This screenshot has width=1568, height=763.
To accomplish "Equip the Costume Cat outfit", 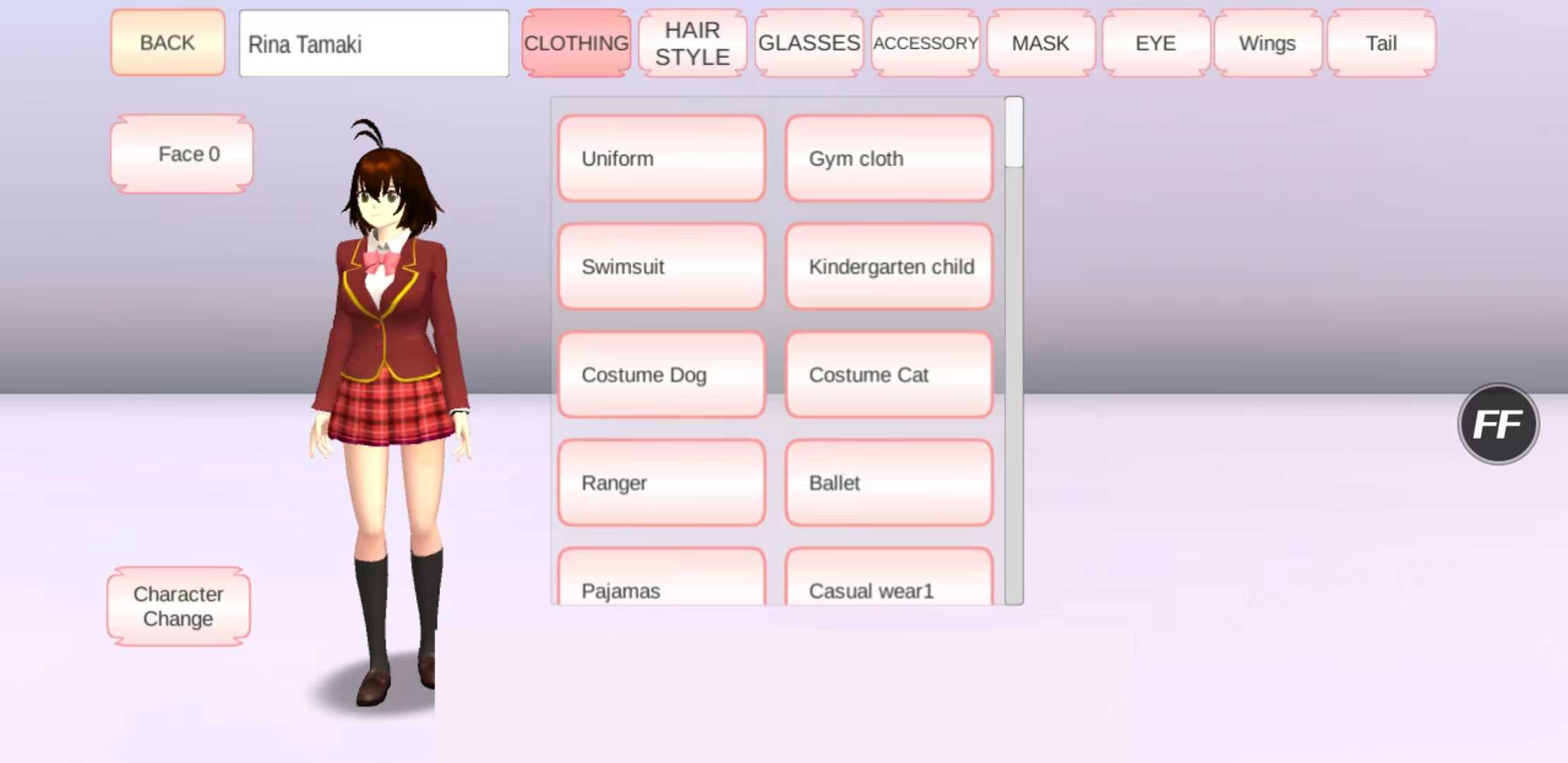I will (889, 375).
